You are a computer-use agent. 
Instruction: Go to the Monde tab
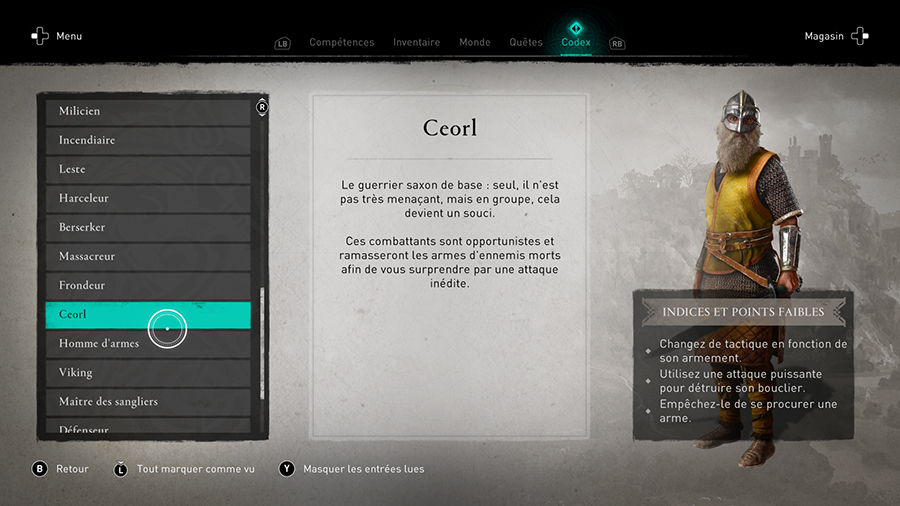474,42
